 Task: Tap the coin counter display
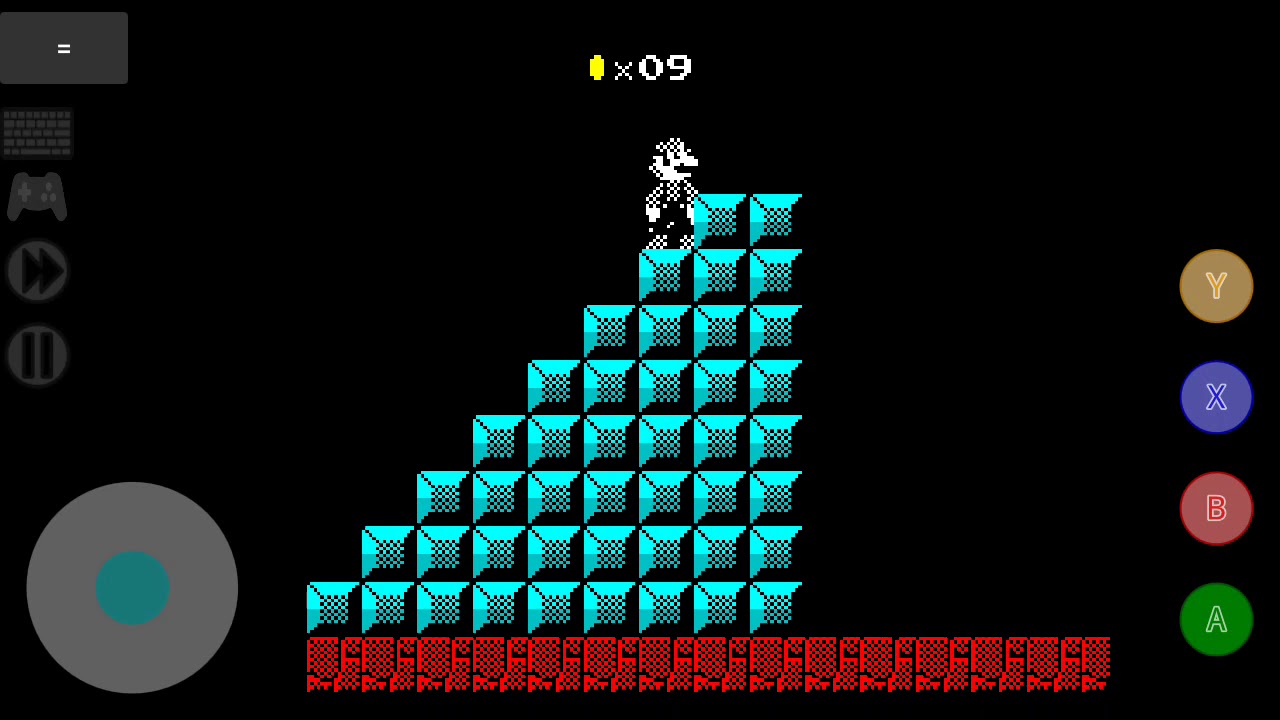640,68
